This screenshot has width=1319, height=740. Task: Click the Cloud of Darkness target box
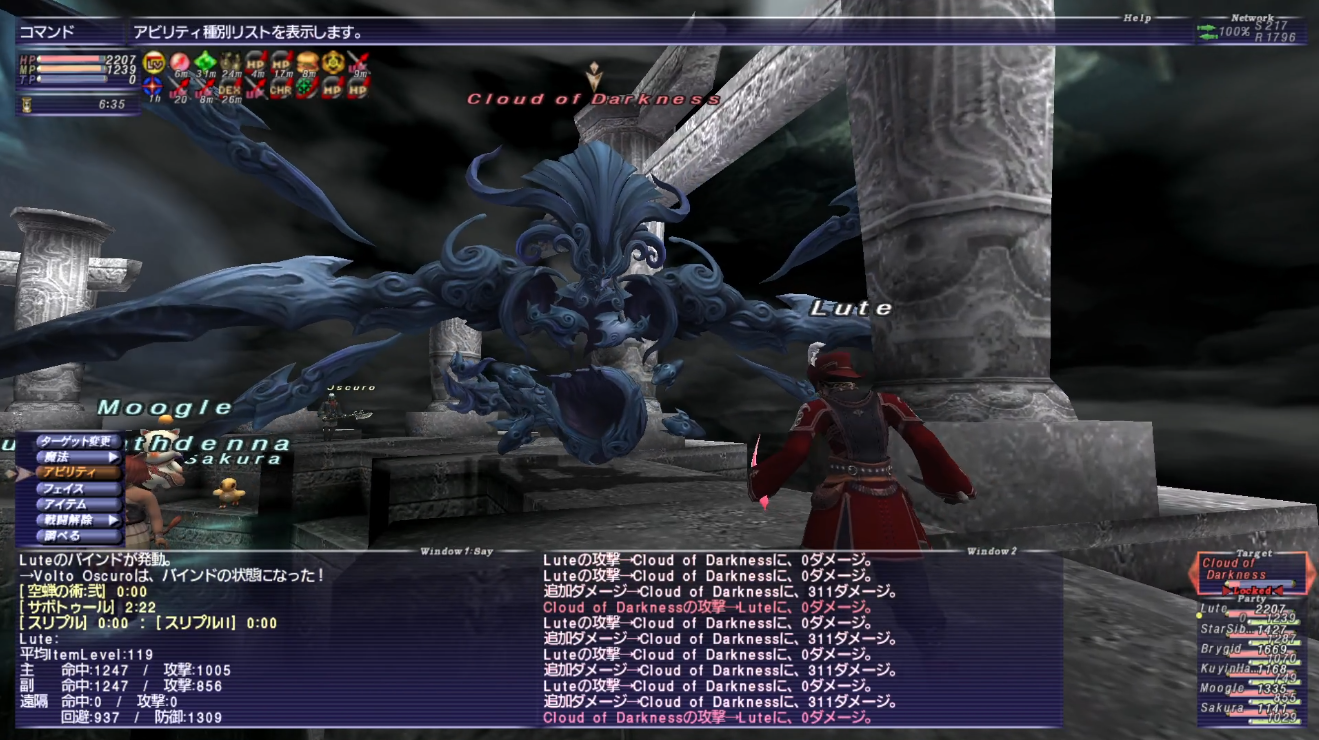coord(1250,571)
